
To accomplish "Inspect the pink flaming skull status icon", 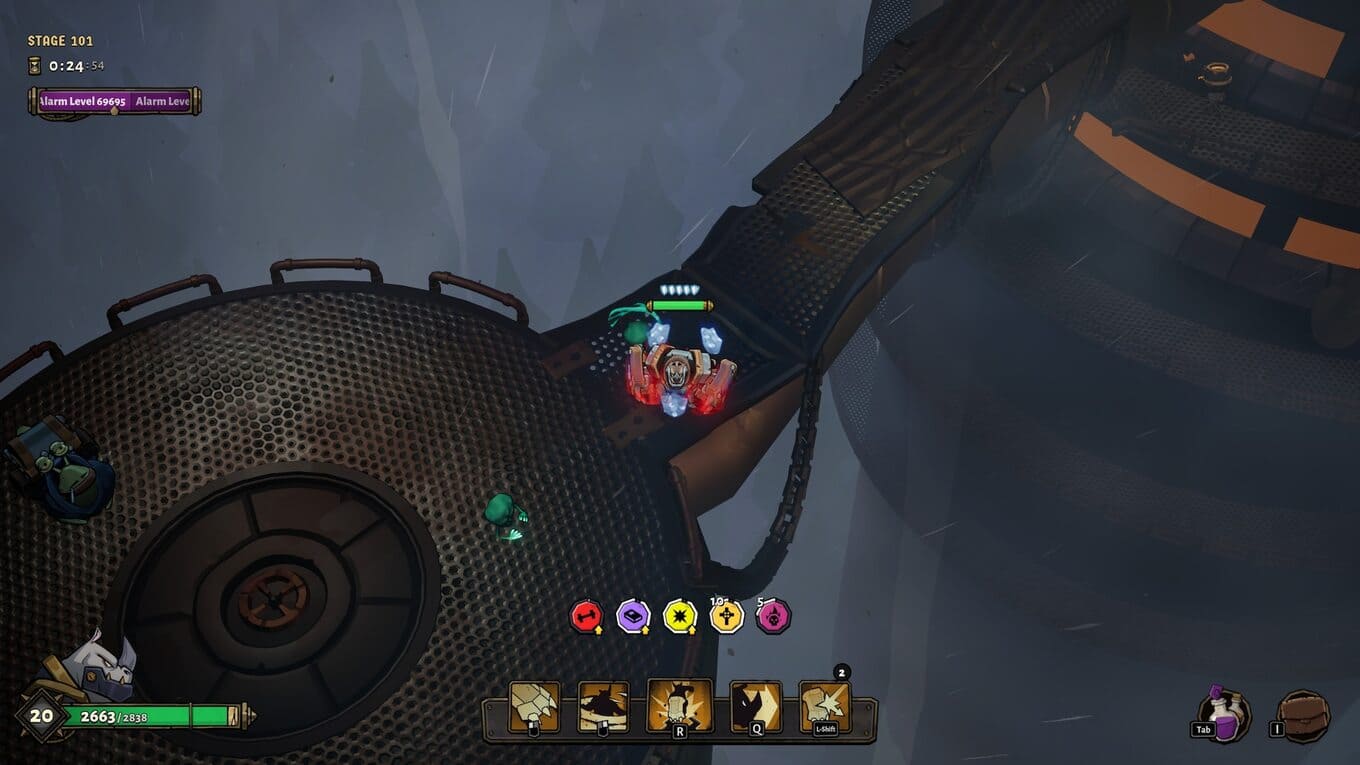I will (773, 616).
